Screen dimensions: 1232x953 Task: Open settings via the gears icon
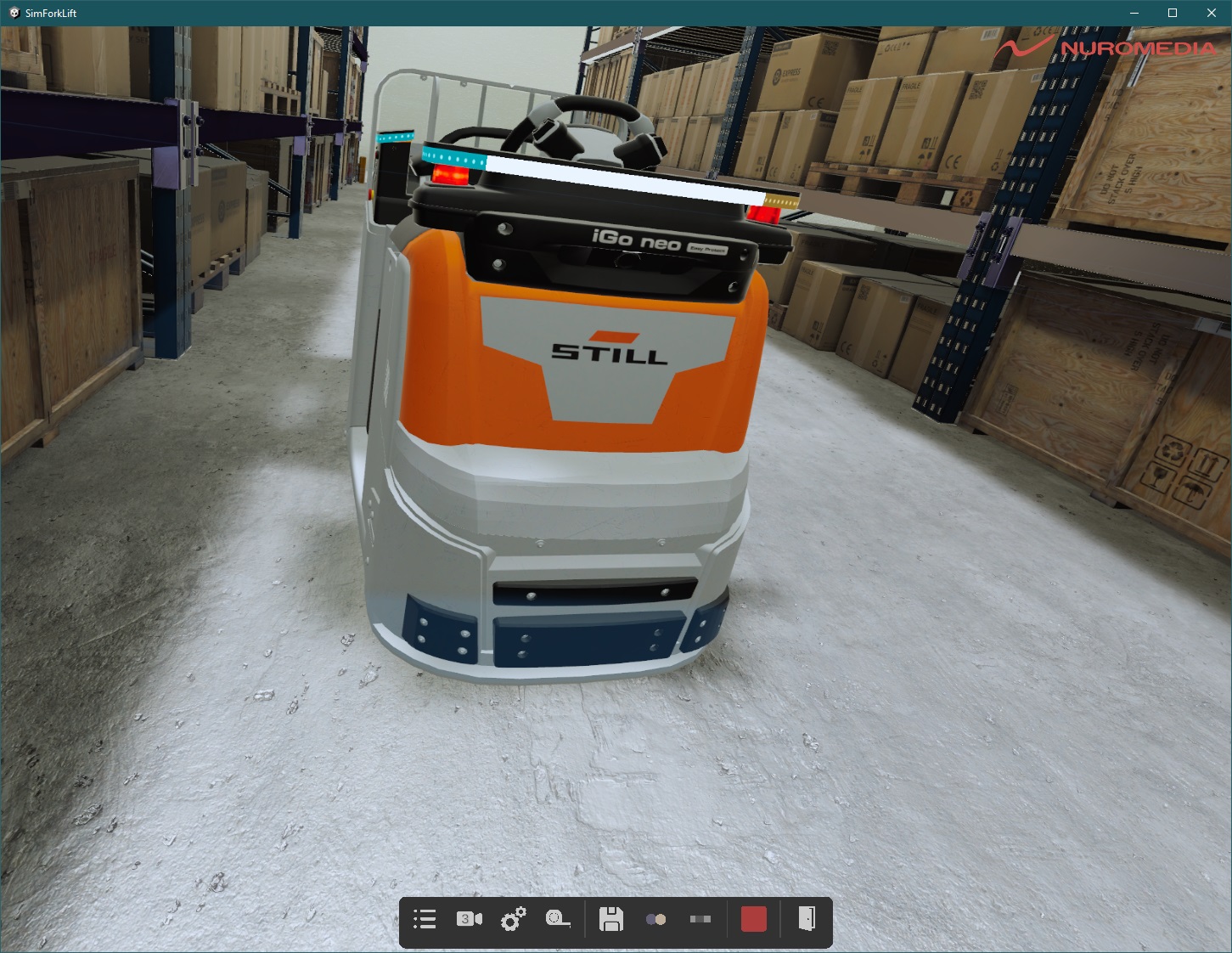tap(513, 919)
